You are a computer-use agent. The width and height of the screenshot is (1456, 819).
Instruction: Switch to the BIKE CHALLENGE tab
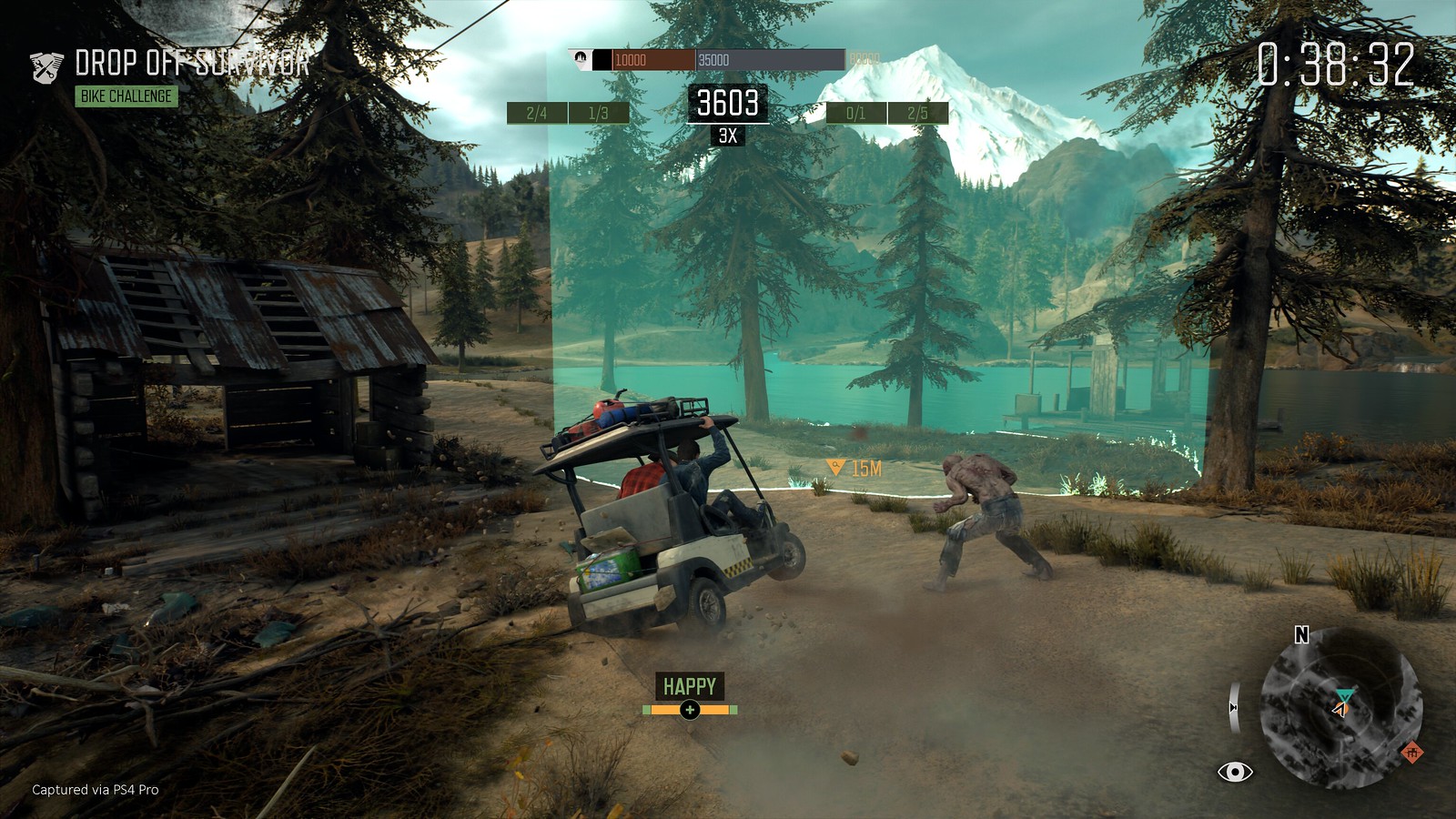click(x=127, y=93)
